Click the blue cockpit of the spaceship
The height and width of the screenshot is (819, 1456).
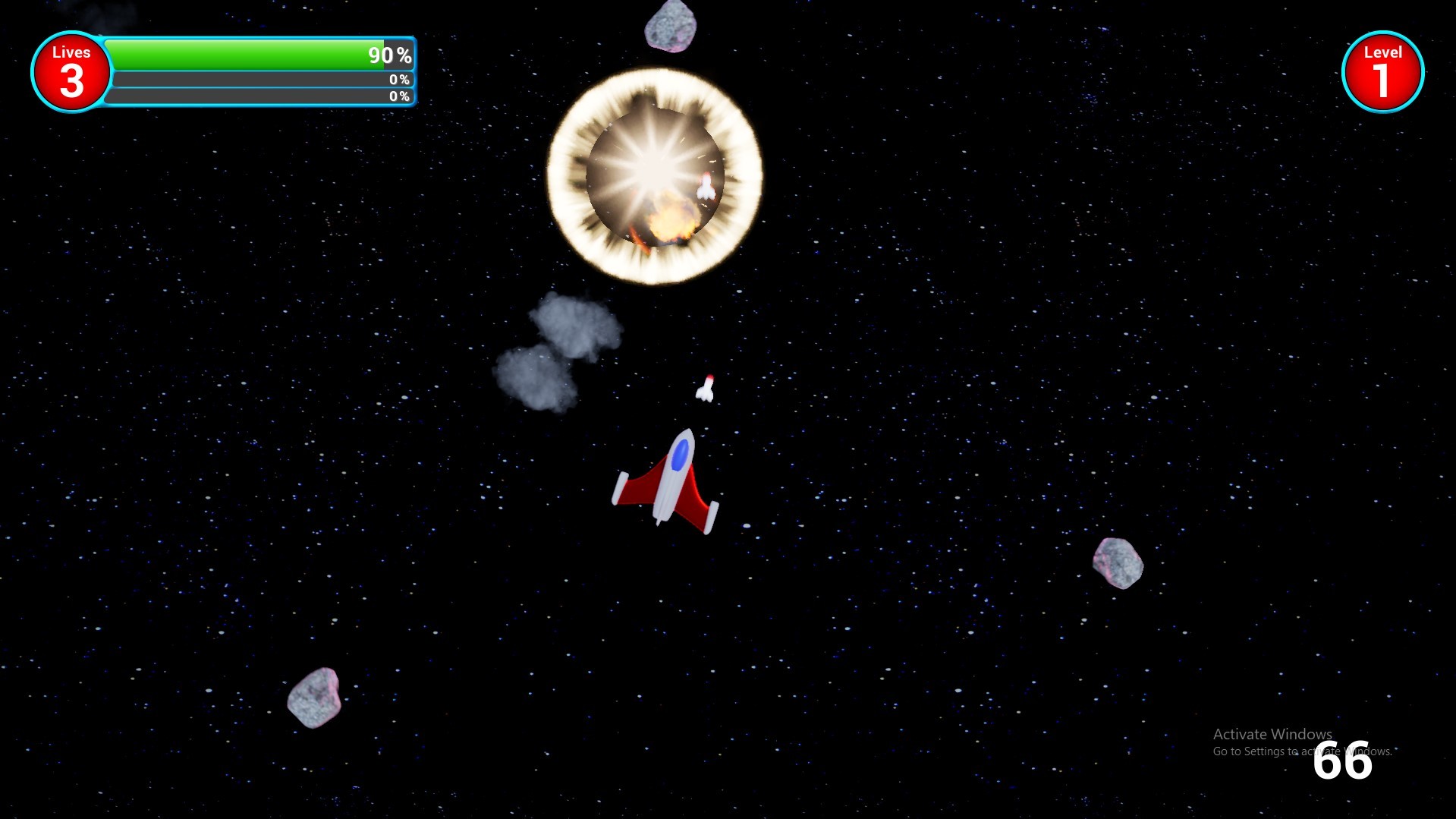point(681,455)
